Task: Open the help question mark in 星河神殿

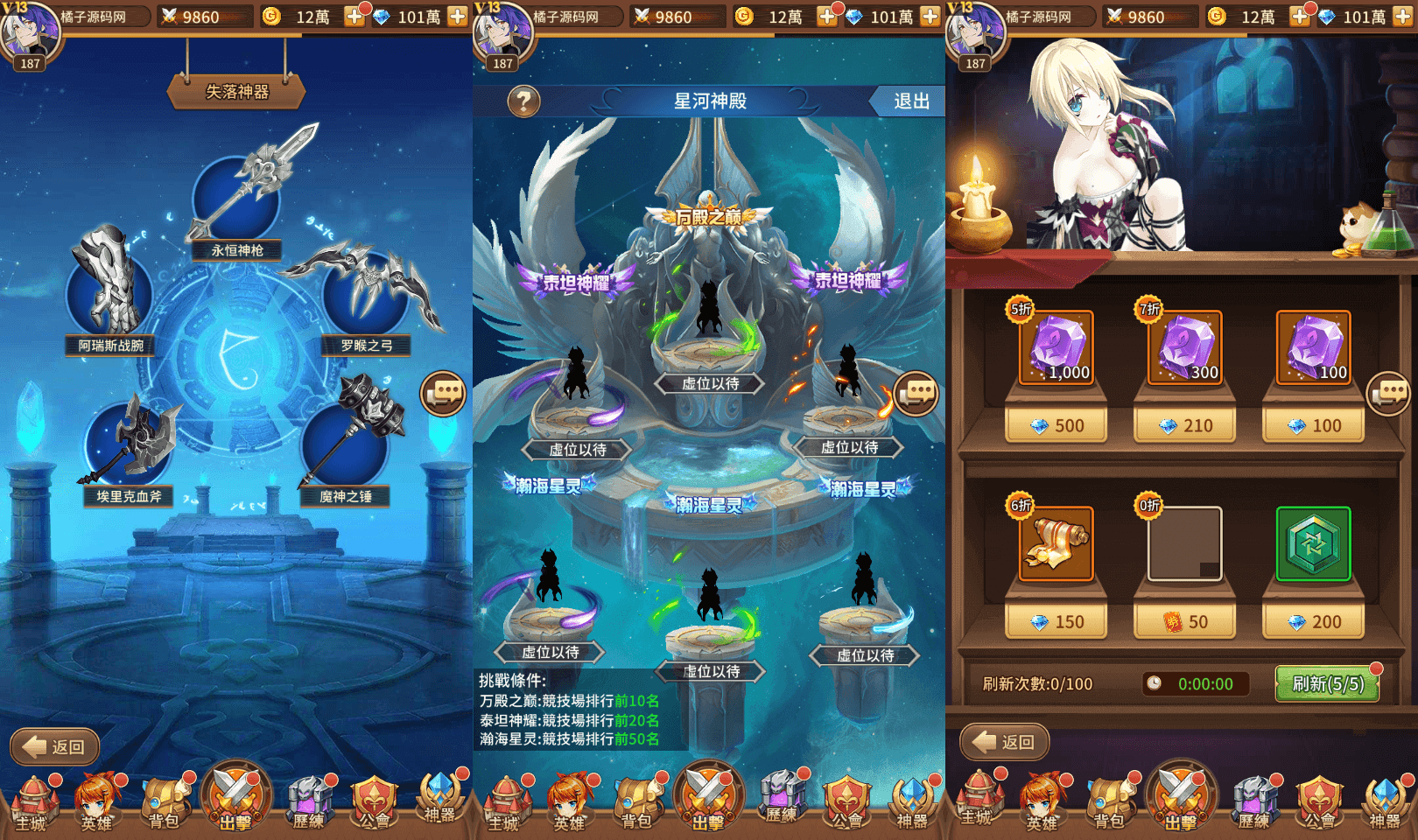Action: [x=523, y=101]
